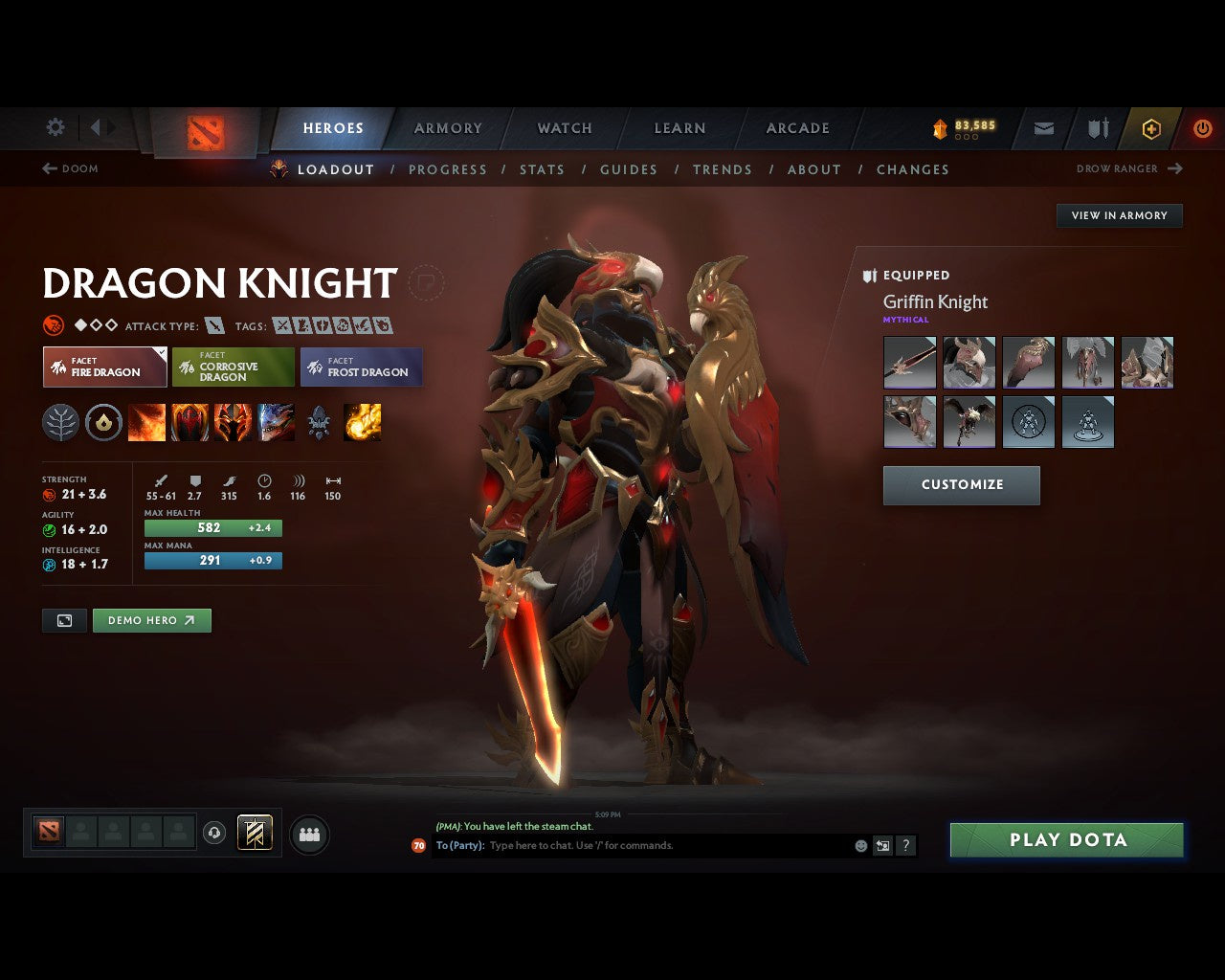The image size is (1225, 980).
Task: Select the Fire Dragon facet
Action: click(x=104, y=367)
